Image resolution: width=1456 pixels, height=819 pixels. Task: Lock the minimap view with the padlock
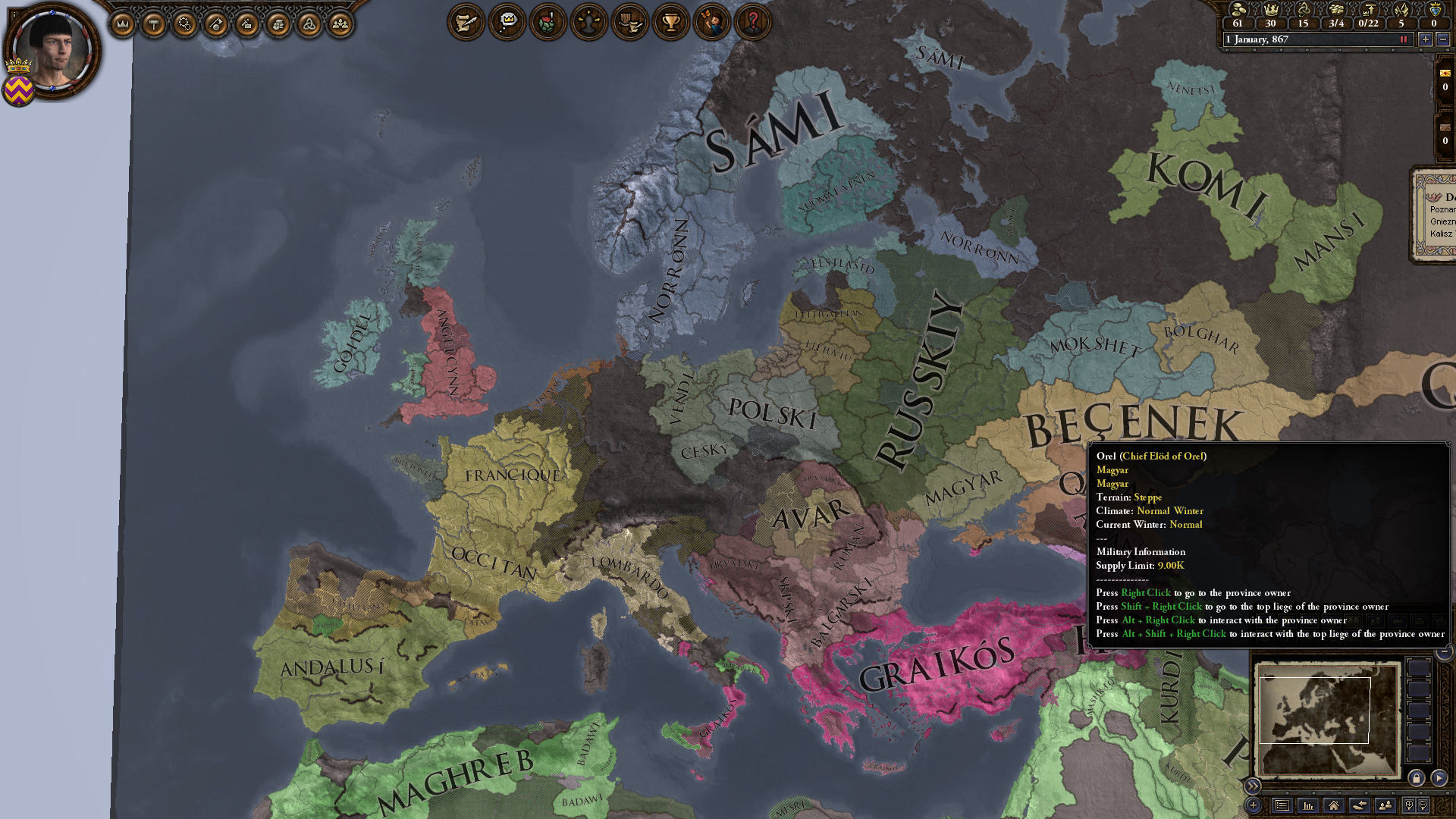(x=1417, y=778)
